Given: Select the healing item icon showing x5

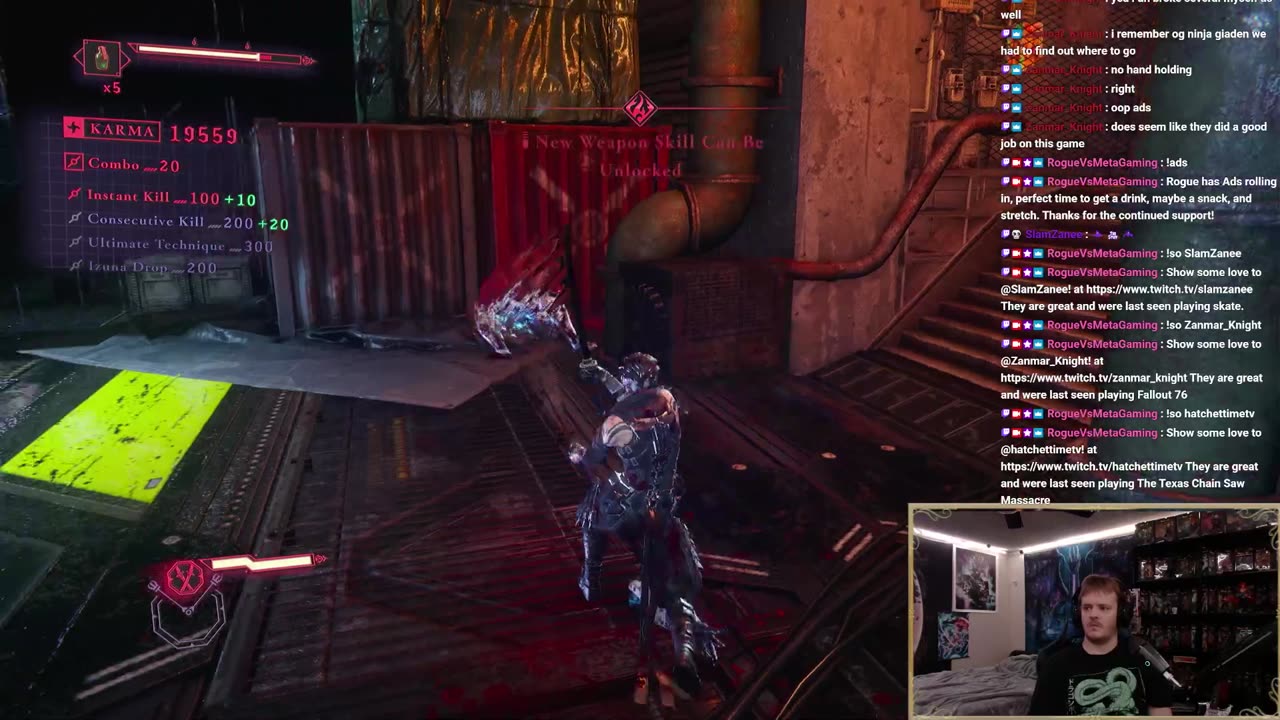Looking at the screenshot, I should (x=102, y=59).
